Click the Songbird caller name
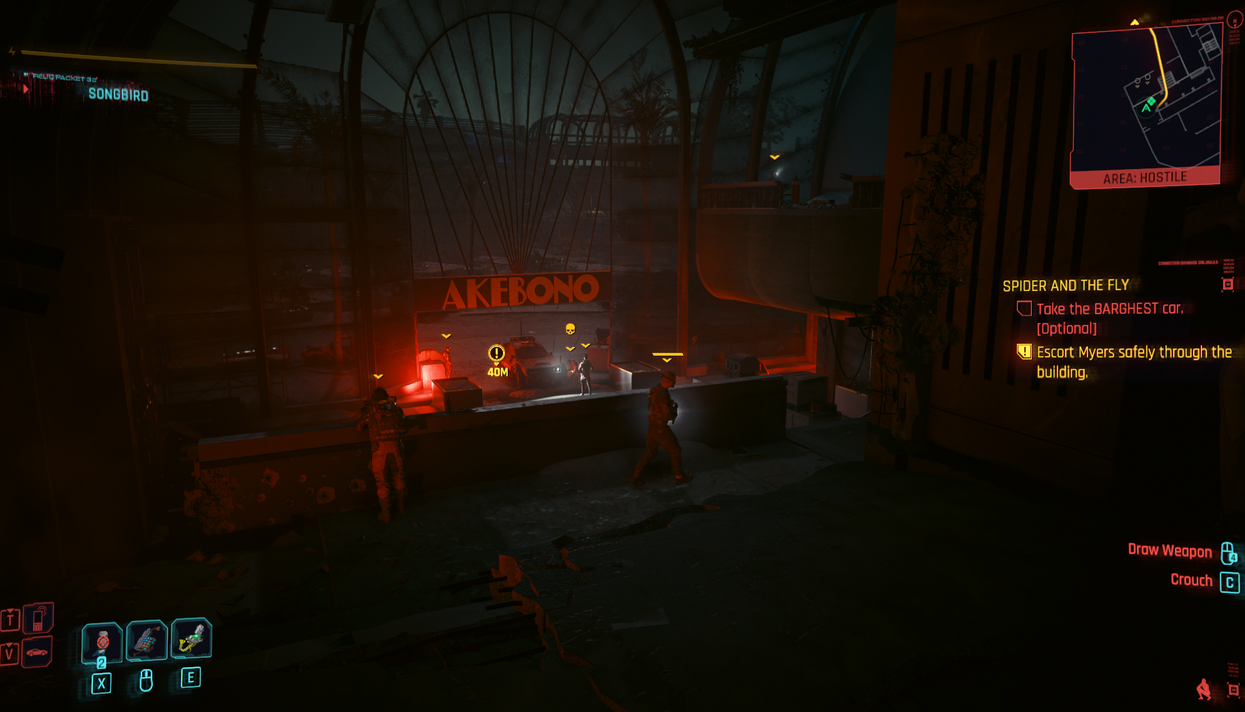 pos(118,95)
